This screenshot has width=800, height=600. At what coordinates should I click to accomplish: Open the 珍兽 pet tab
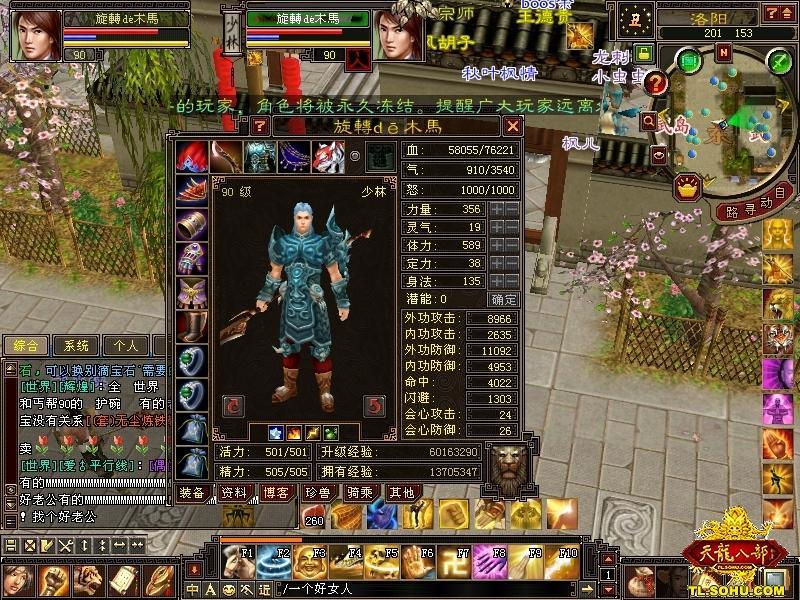pos(317,492)
